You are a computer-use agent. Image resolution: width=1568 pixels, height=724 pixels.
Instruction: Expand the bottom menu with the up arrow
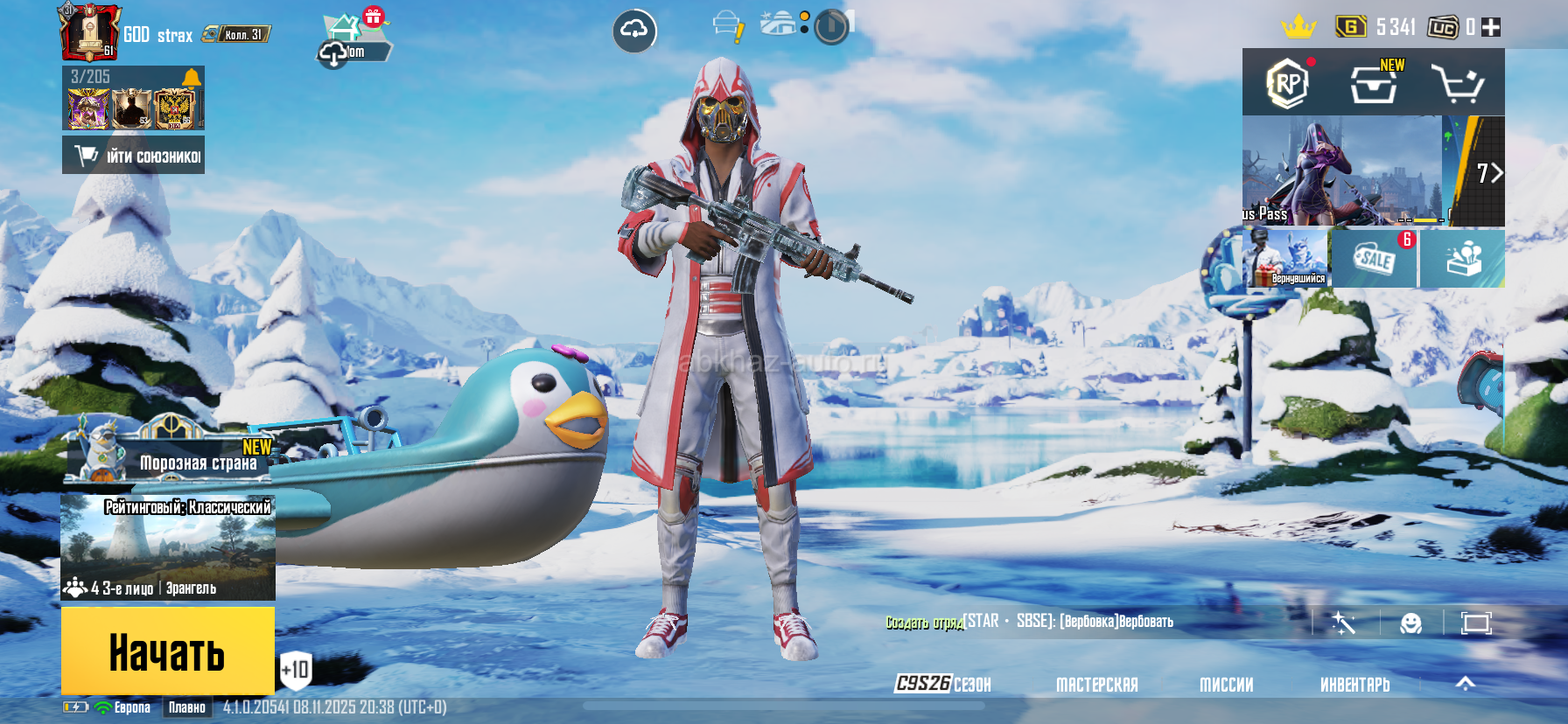click(1465, 684)
